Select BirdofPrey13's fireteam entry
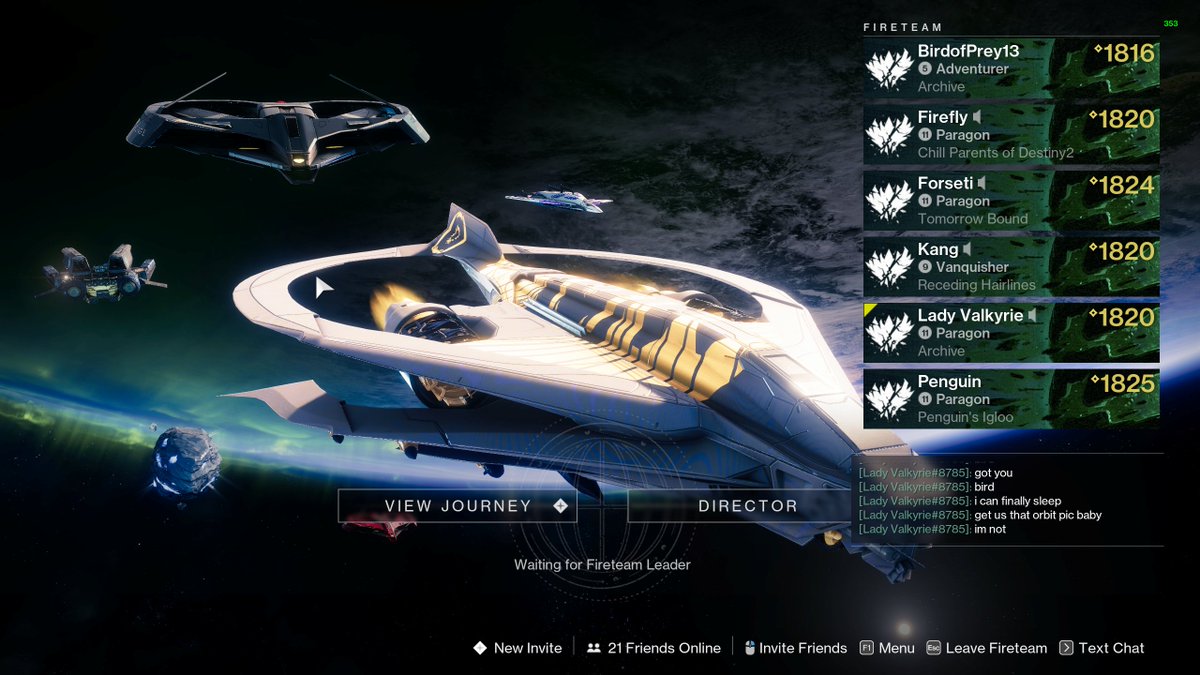Image resolution: width=1200 pixels, height=675 pixels. coord(1011,69)
